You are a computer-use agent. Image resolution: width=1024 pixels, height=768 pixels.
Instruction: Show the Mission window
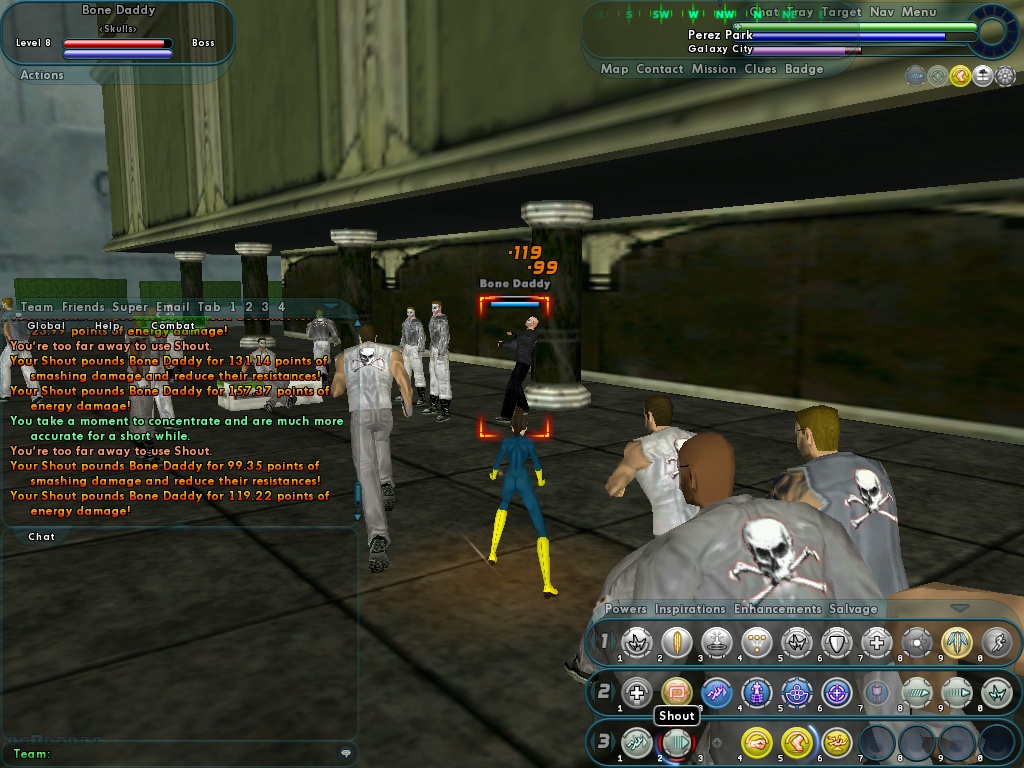point(713,69)
